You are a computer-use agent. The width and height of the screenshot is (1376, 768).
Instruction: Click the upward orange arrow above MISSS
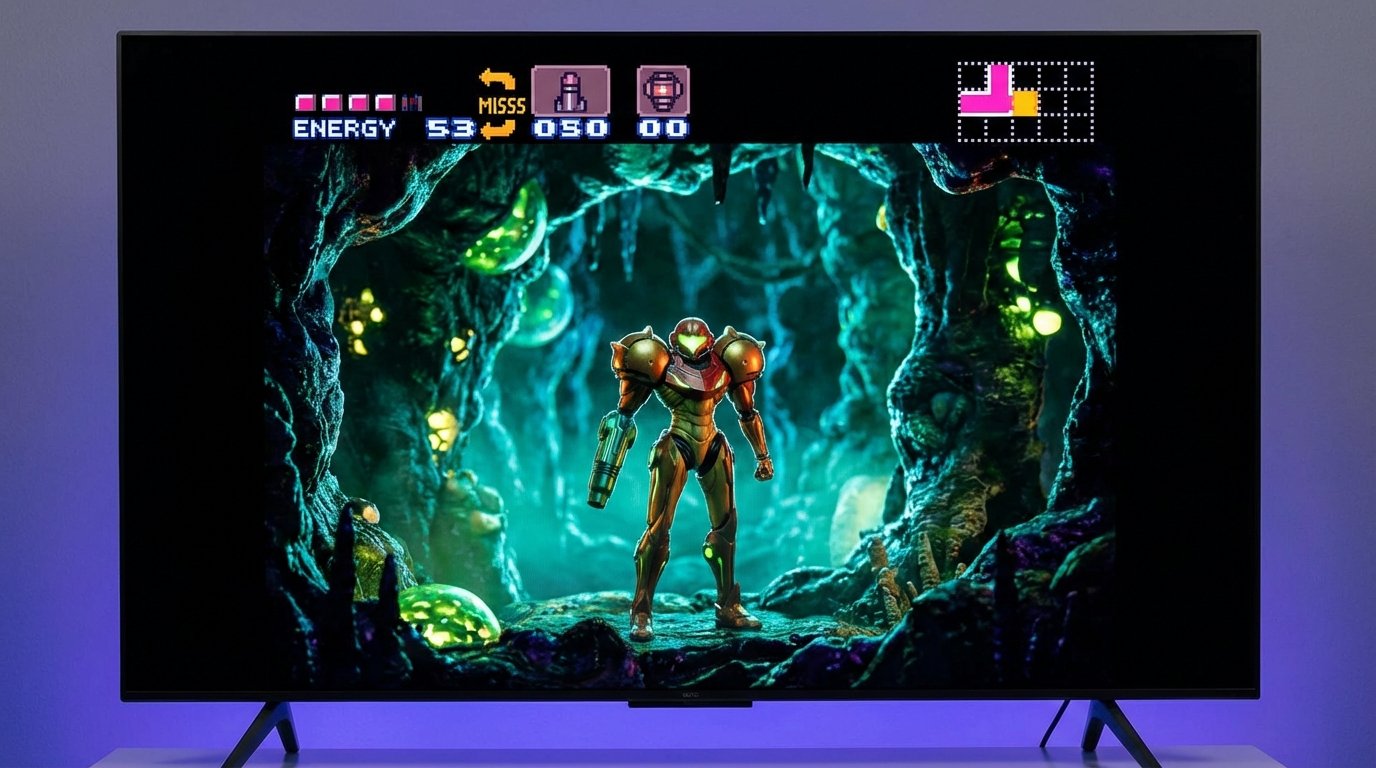pyautogui.click(x=497, y=78)
